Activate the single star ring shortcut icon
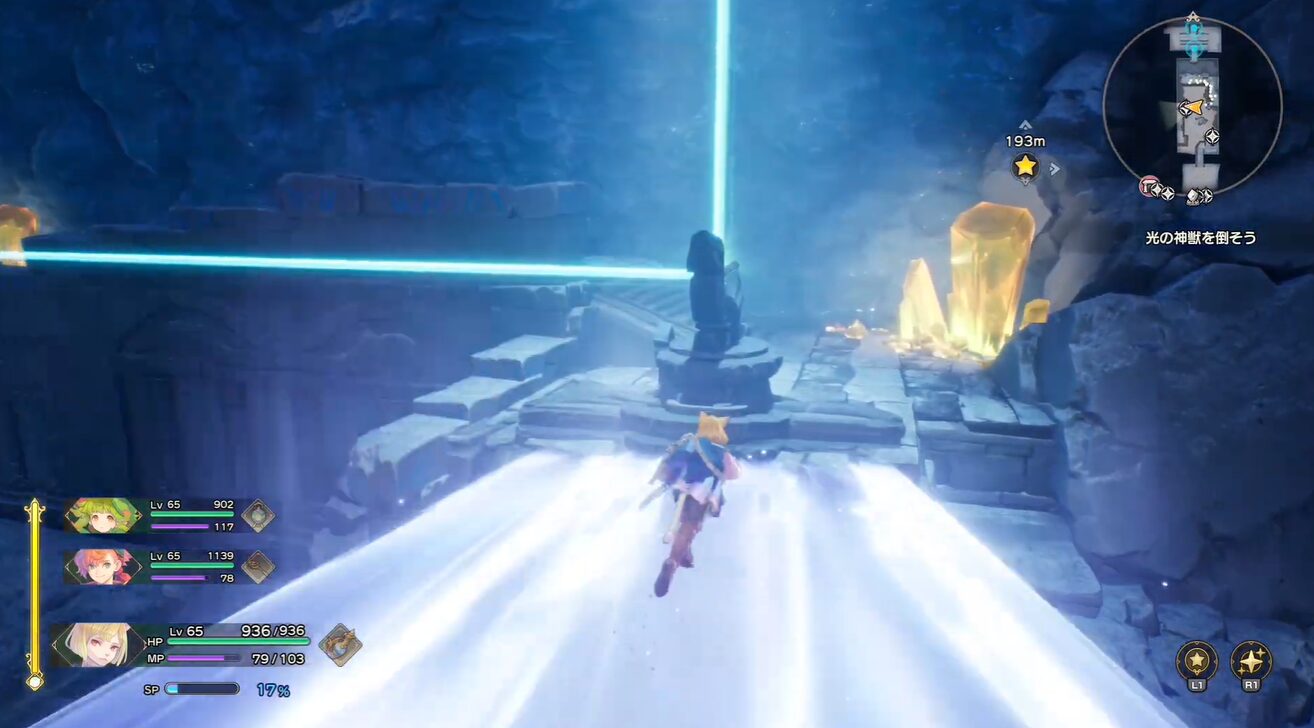The image size is (1314, 728). (1197, 659)
